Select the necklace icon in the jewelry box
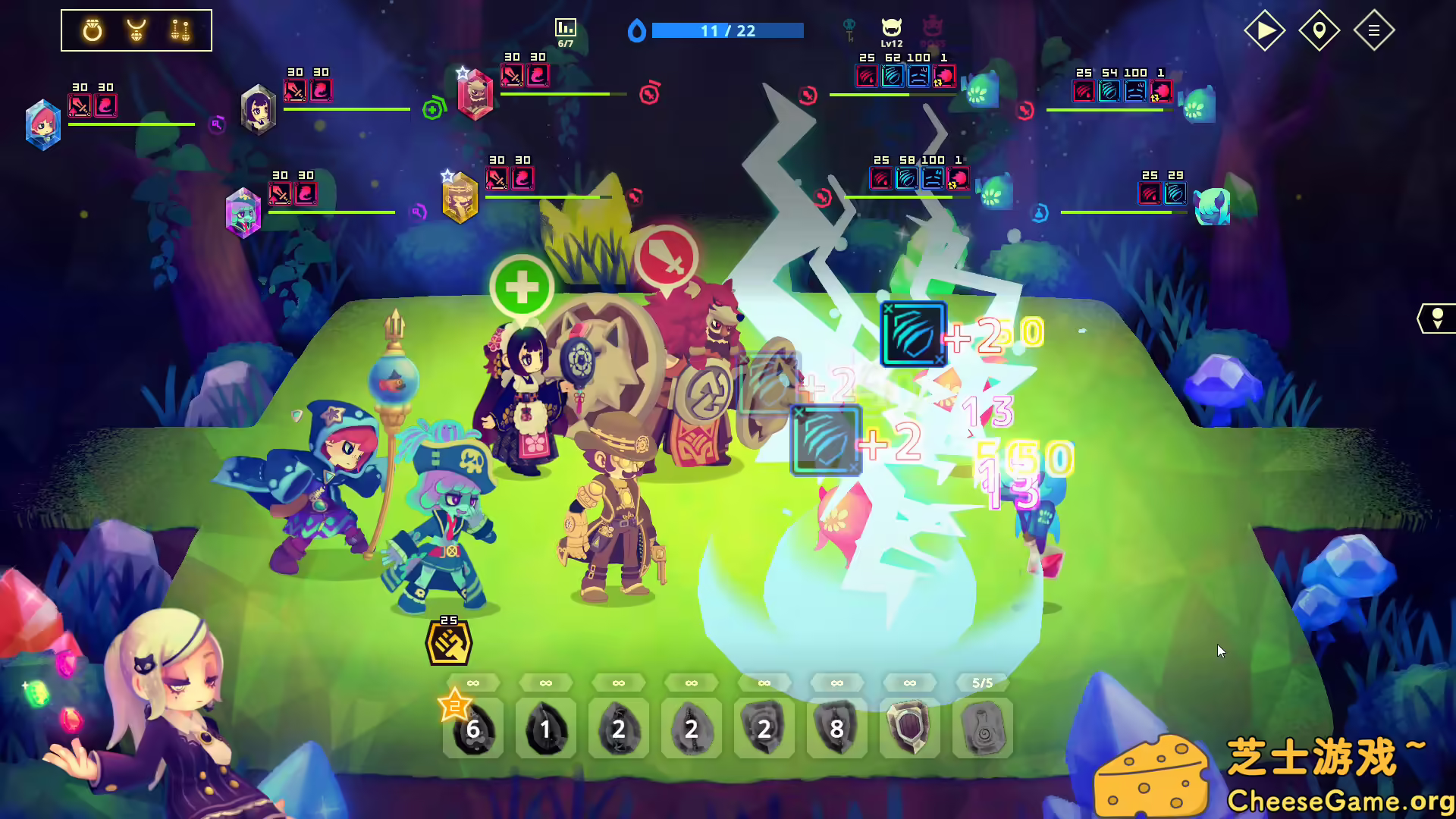Screen dimensions: 1456x819 click(135, 31)
